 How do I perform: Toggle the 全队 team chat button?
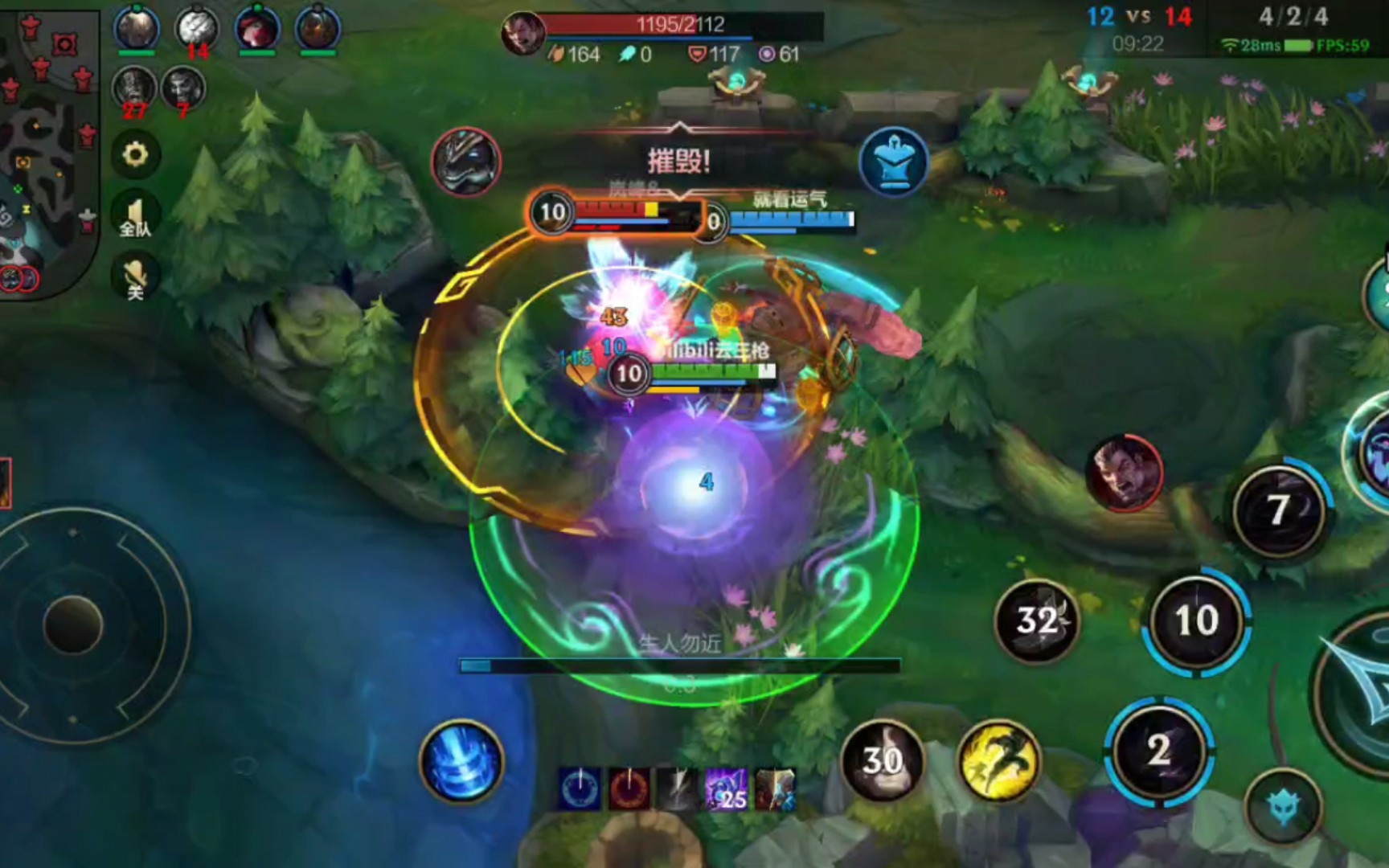click(x=135, y=216)
